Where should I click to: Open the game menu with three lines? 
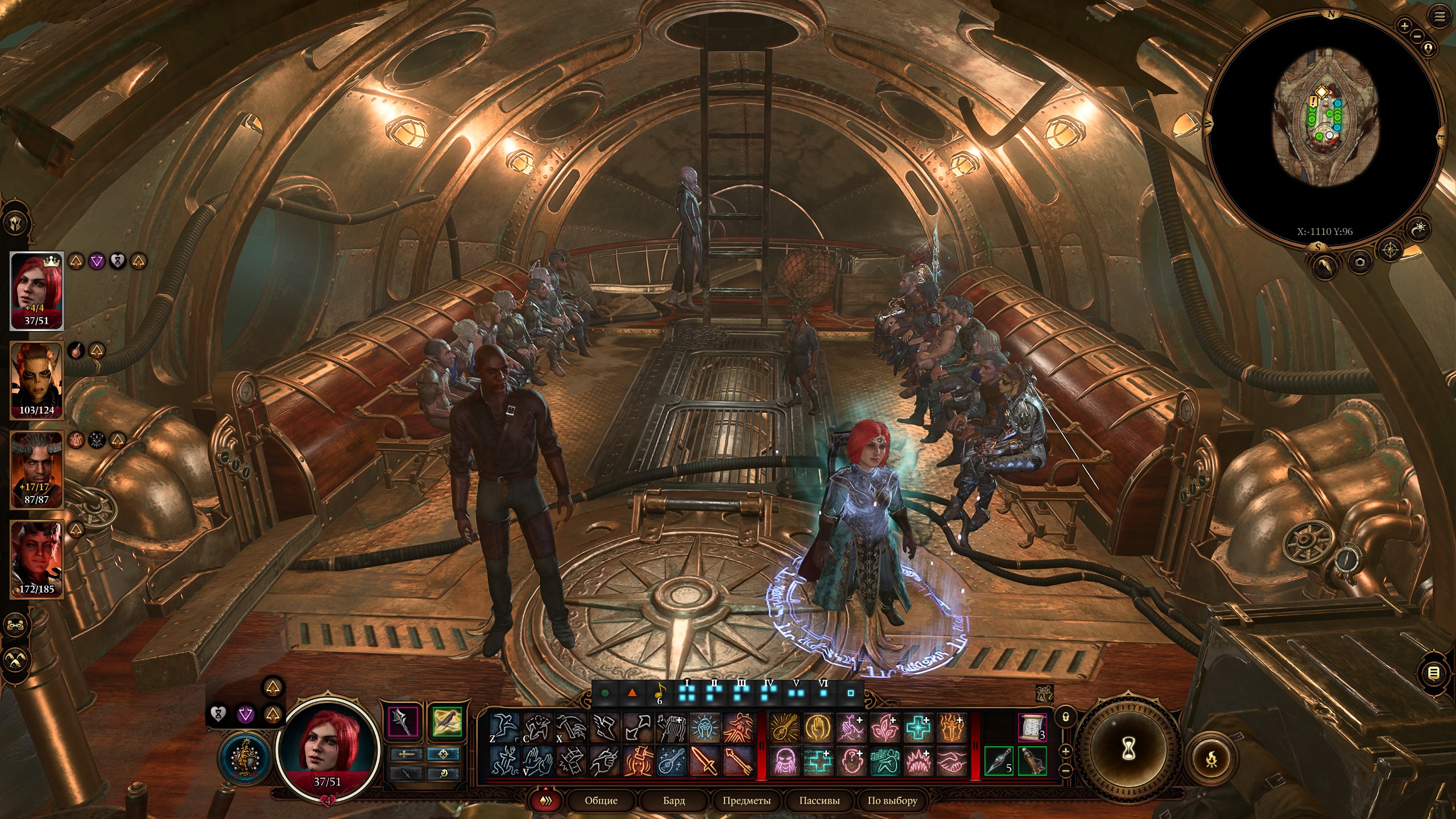pos(1439,17)
